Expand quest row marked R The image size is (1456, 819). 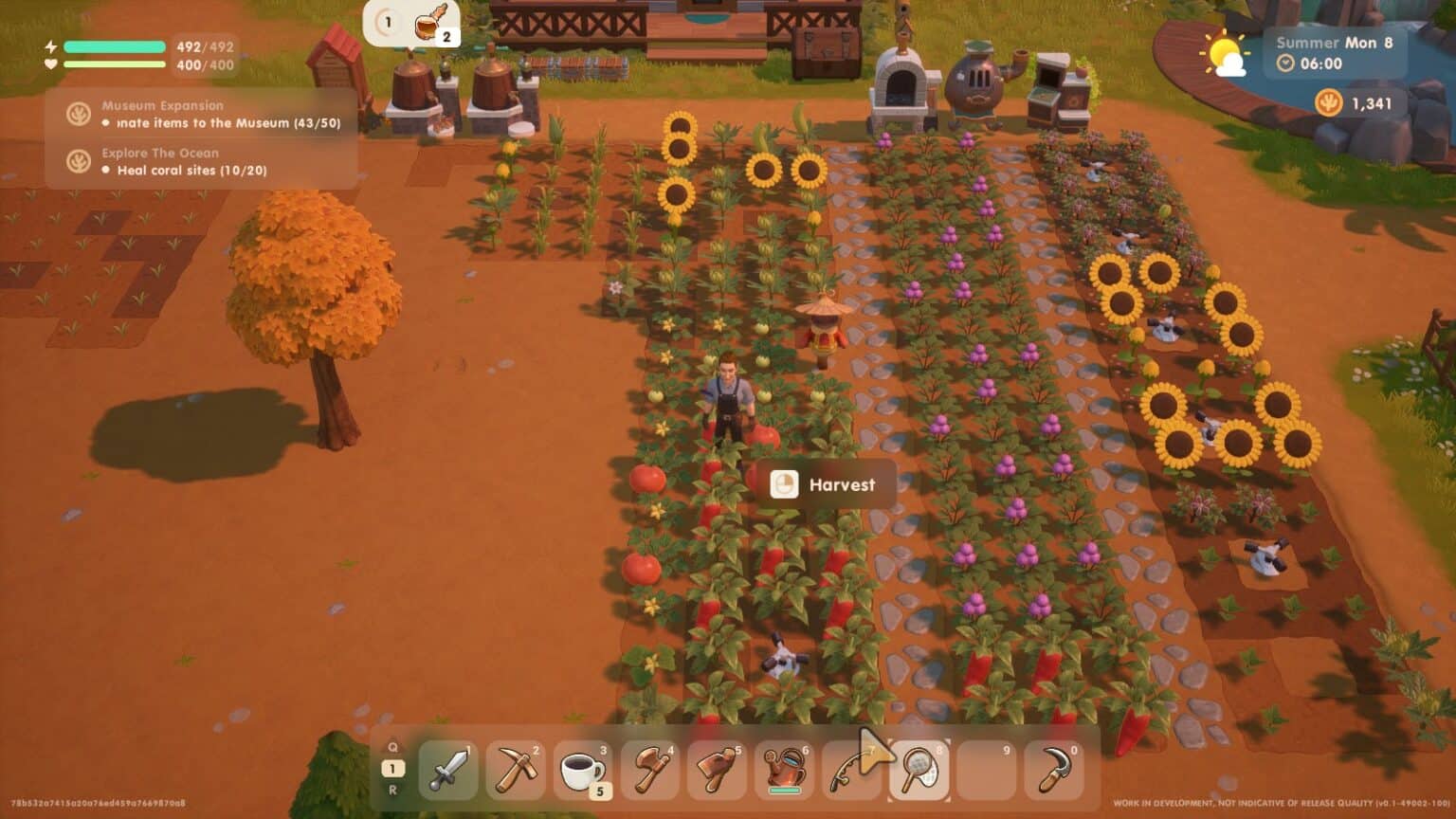pyautogui.click(x=391, y=790)
